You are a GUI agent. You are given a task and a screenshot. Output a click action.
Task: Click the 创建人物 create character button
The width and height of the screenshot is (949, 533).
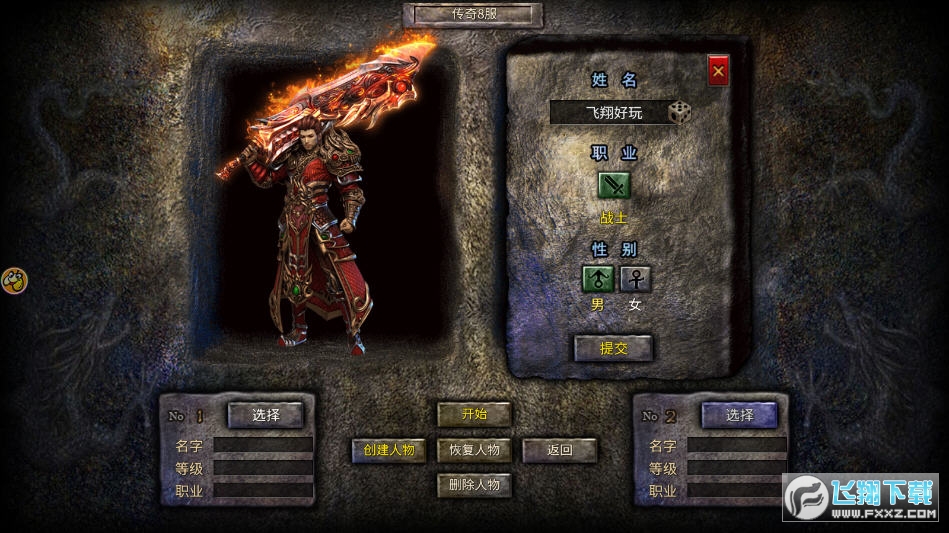tap(388, 450)
